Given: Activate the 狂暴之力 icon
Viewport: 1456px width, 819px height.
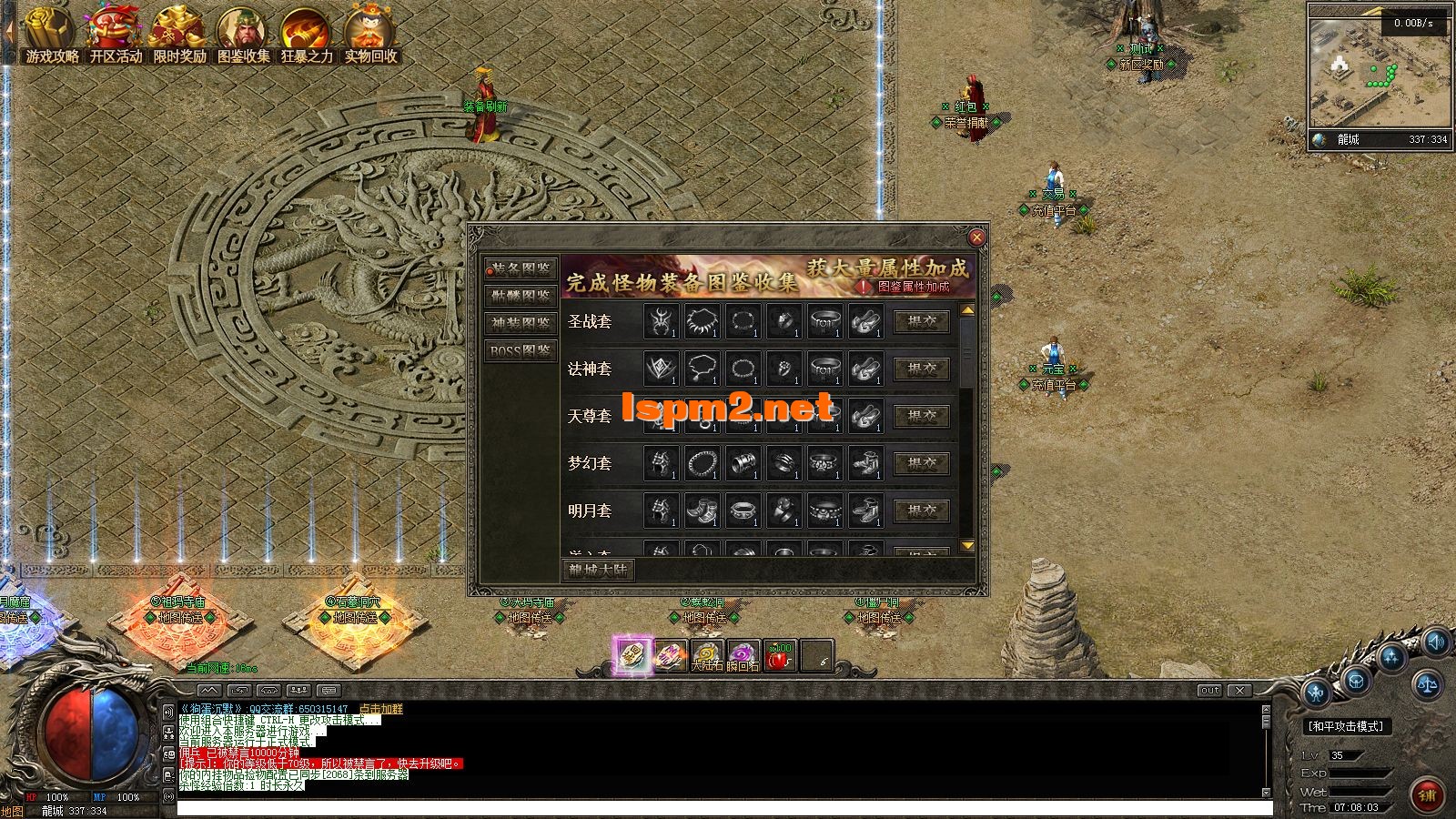Looking at the screenshot, I should tap(307, 36).
